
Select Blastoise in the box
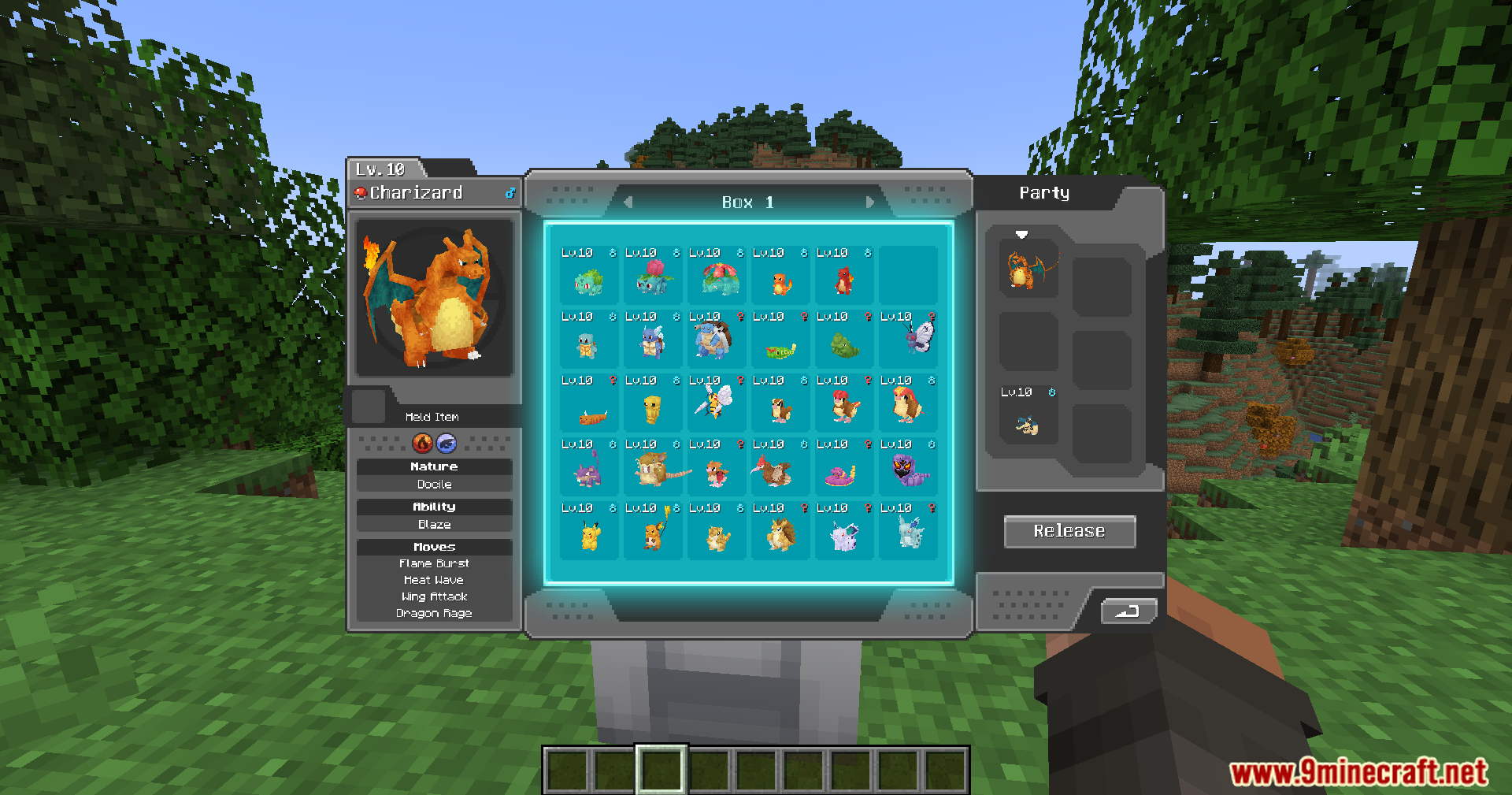pyautogui.click(x=715, y=340)
